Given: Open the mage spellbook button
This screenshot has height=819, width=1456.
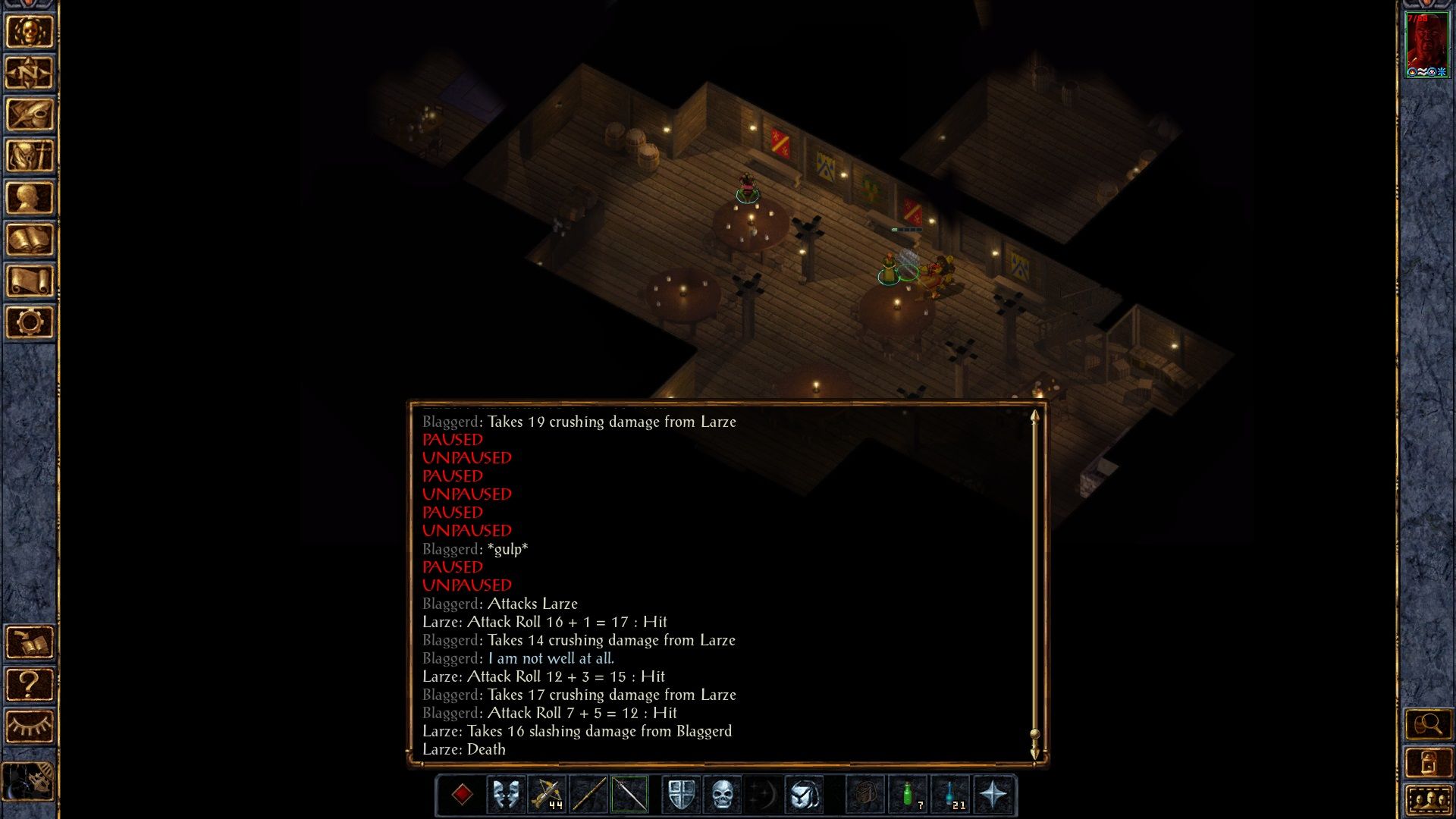Looking at the screenshot, I should 30,240.
